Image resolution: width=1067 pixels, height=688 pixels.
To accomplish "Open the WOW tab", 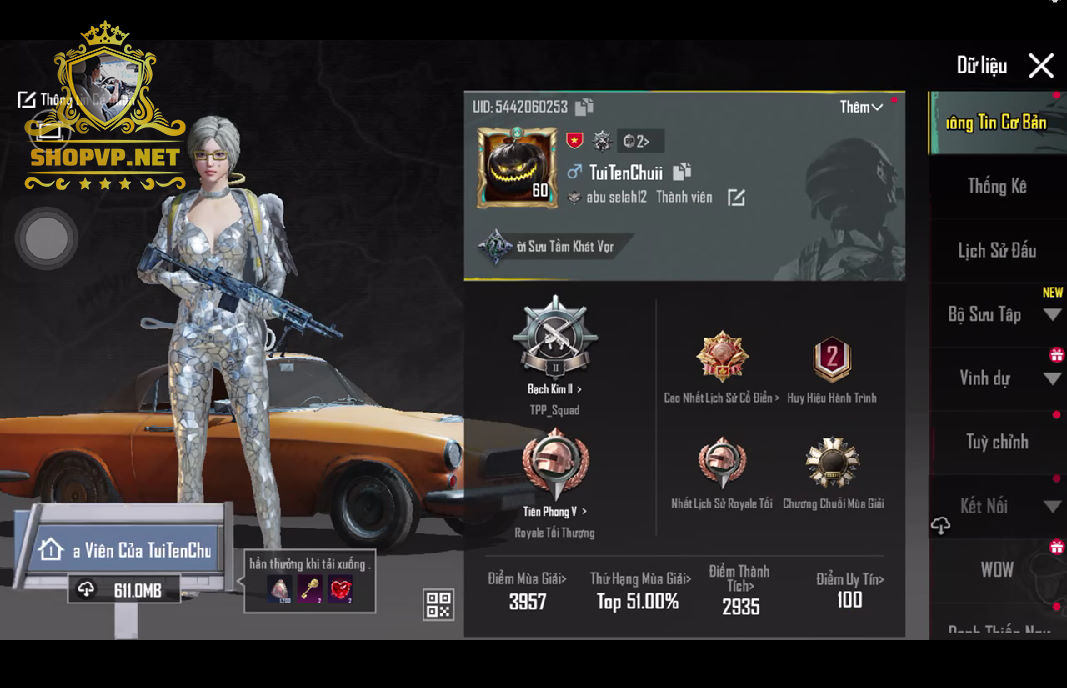I will pos(996,570).
